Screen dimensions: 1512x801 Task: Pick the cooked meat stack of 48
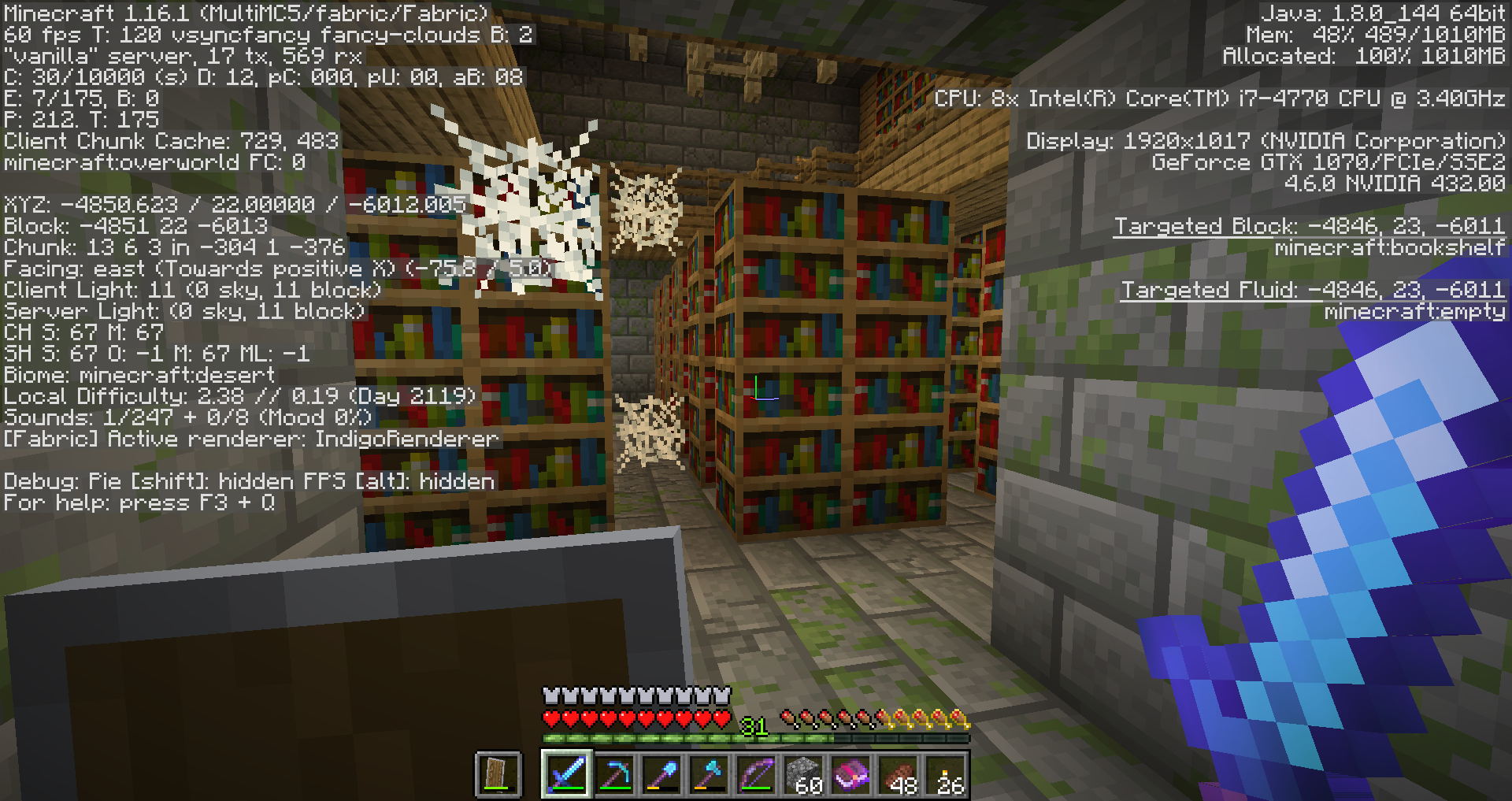(899, 773)
